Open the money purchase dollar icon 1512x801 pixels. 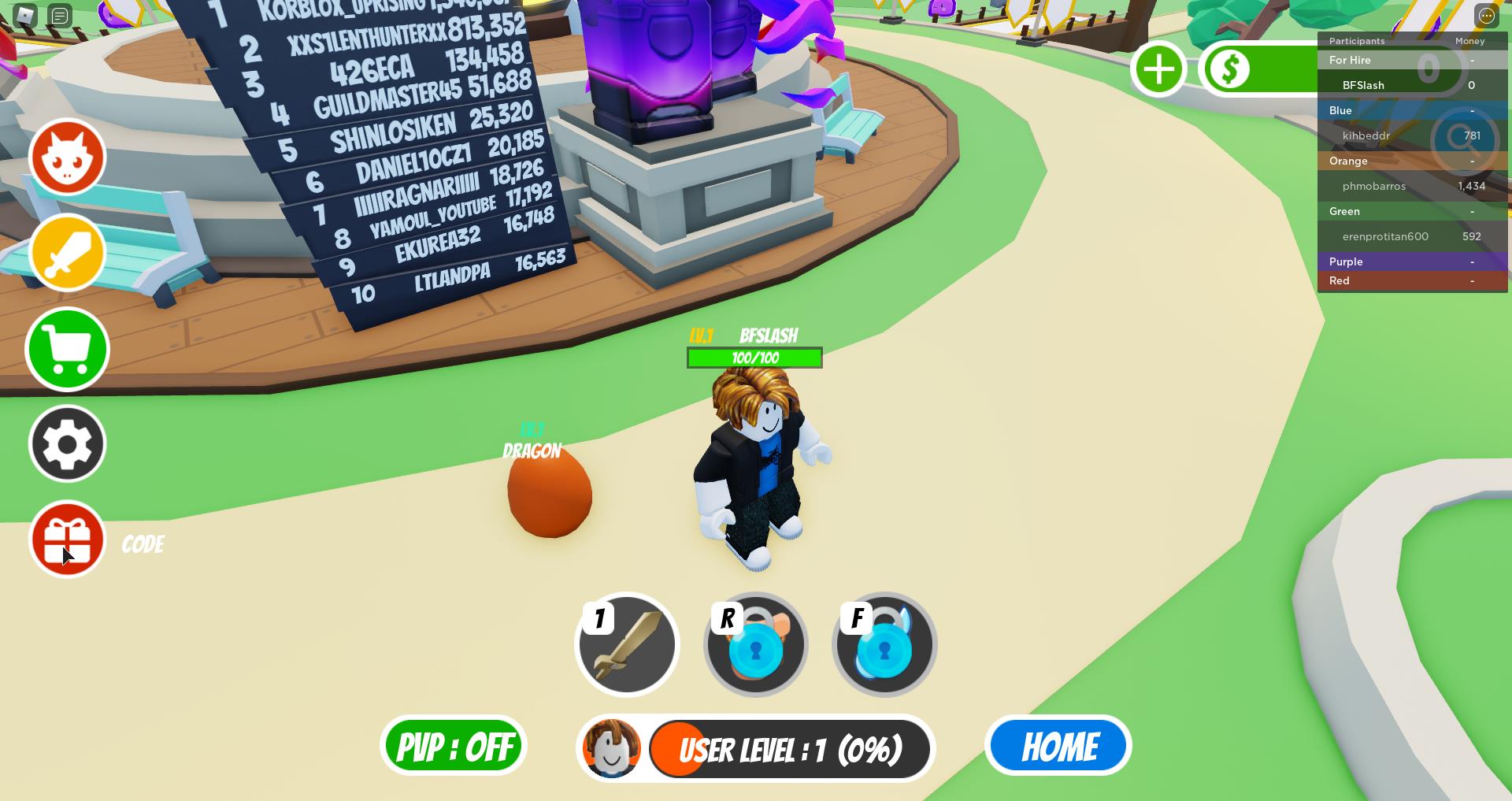click(x=1232, y=69)
